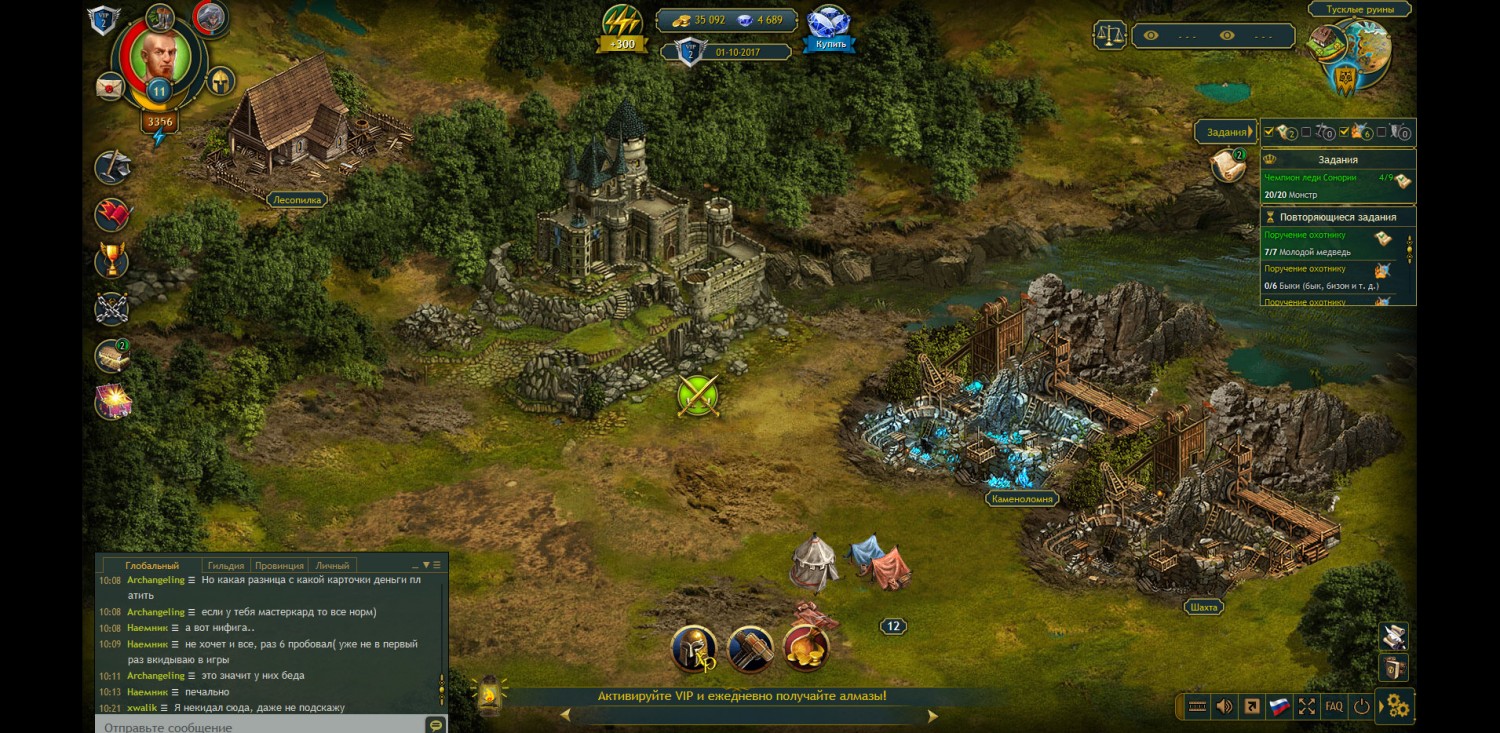This screenshot has width=1500, height=733.
Task: Open the FAQ help page
Action: click(x=1334, y=706)
